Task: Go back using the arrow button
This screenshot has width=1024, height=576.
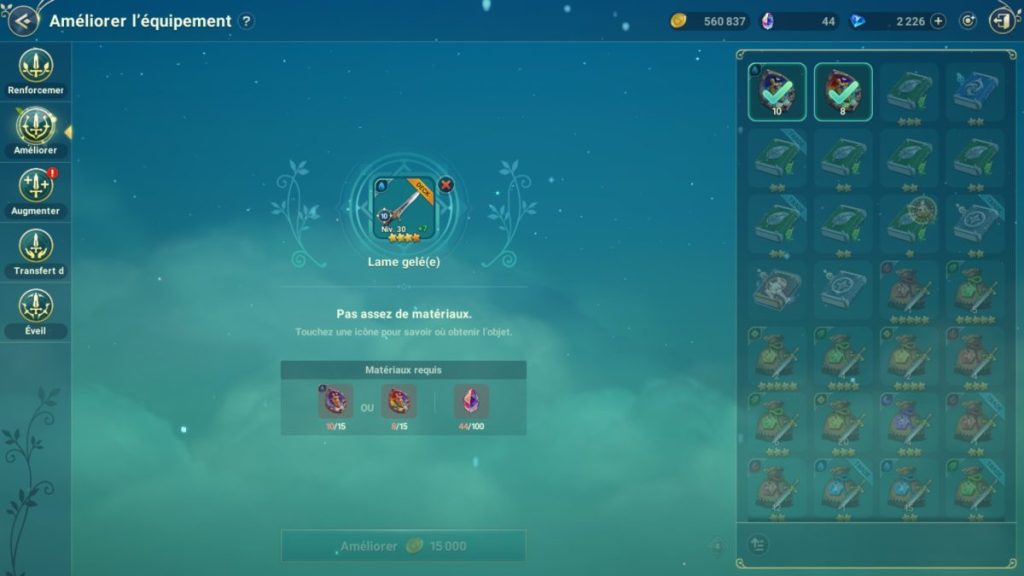Action: pos(20,21)
